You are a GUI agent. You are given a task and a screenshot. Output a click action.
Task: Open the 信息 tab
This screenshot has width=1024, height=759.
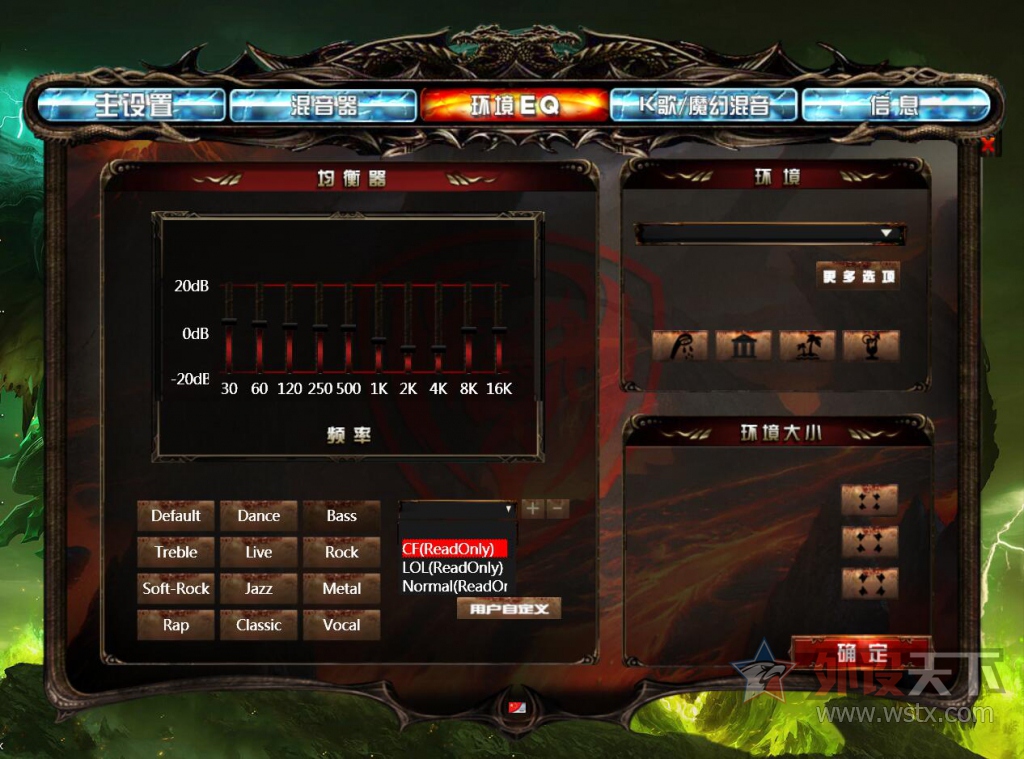pos(894,105)
